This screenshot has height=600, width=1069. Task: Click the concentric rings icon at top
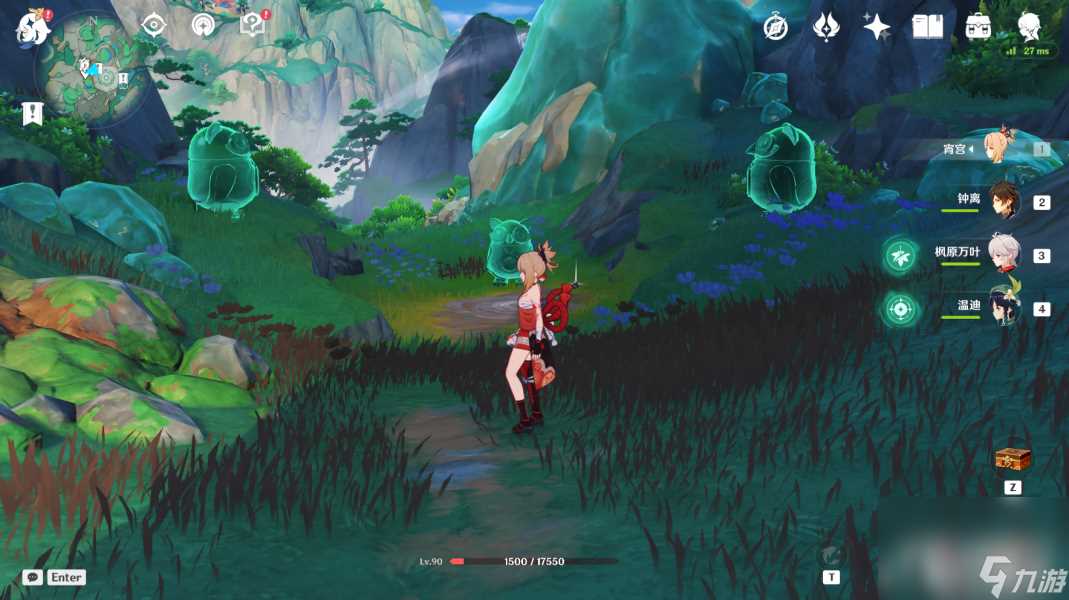click(204, 26)
